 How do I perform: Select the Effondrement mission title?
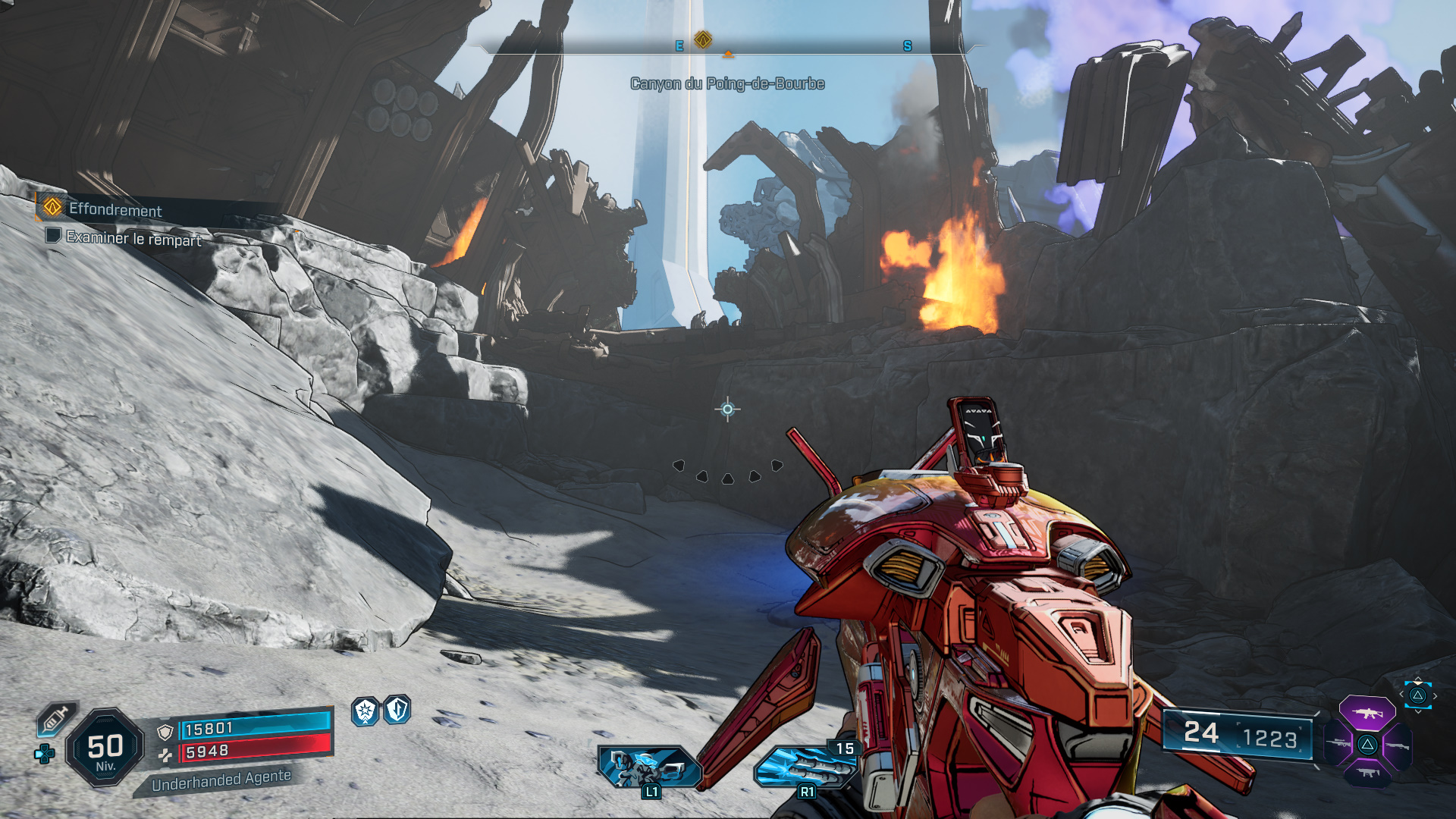pos(116,212)
